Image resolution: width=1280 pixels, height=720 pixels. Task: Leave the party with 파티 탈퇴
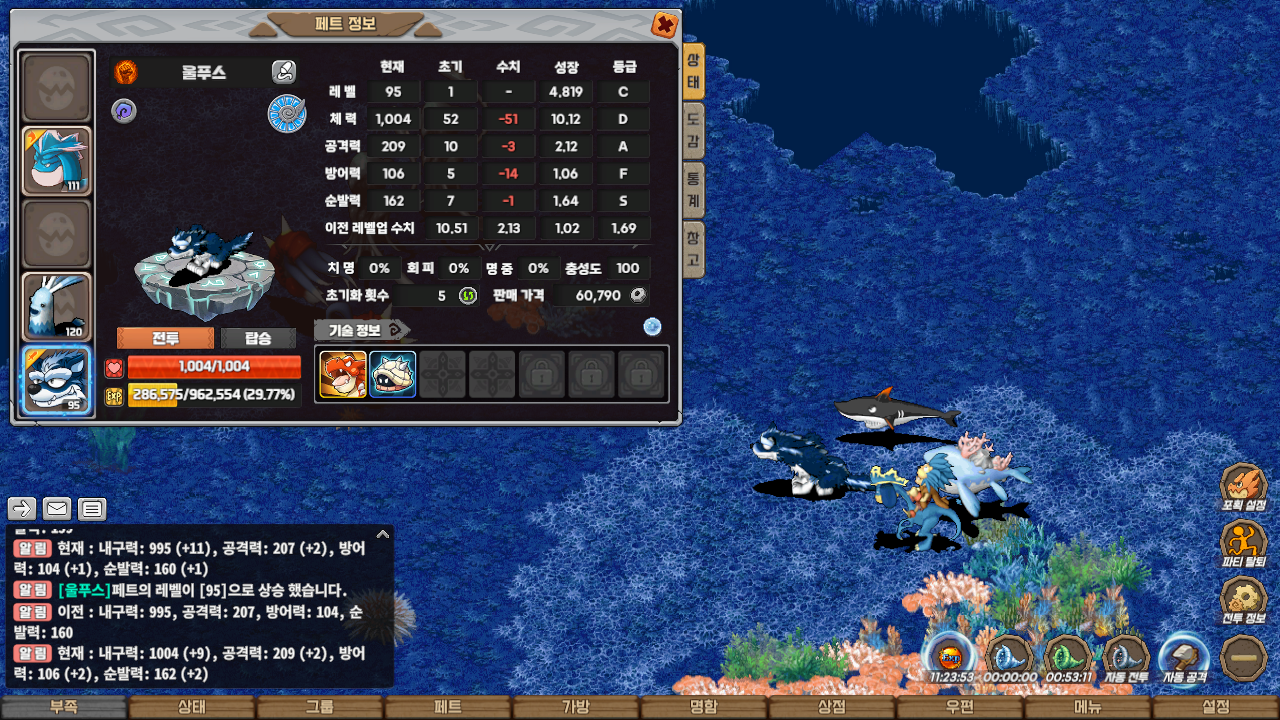[1244, 545]
